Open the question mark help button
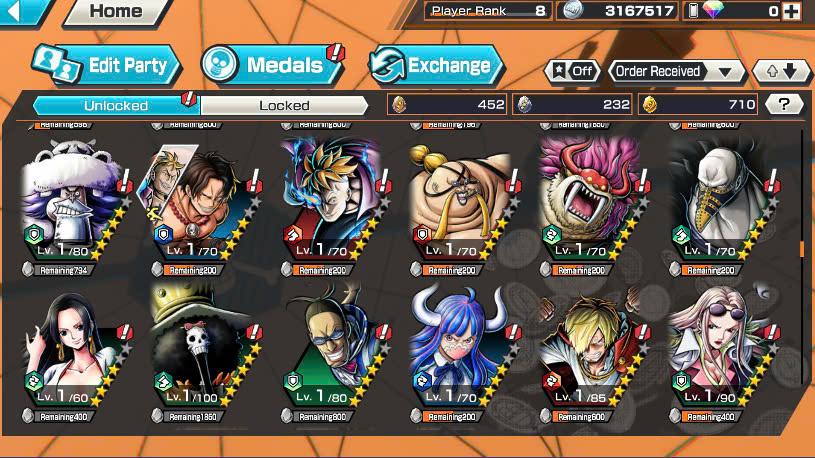The height and width of the screenshot is (458, 815). coord(784,104)
